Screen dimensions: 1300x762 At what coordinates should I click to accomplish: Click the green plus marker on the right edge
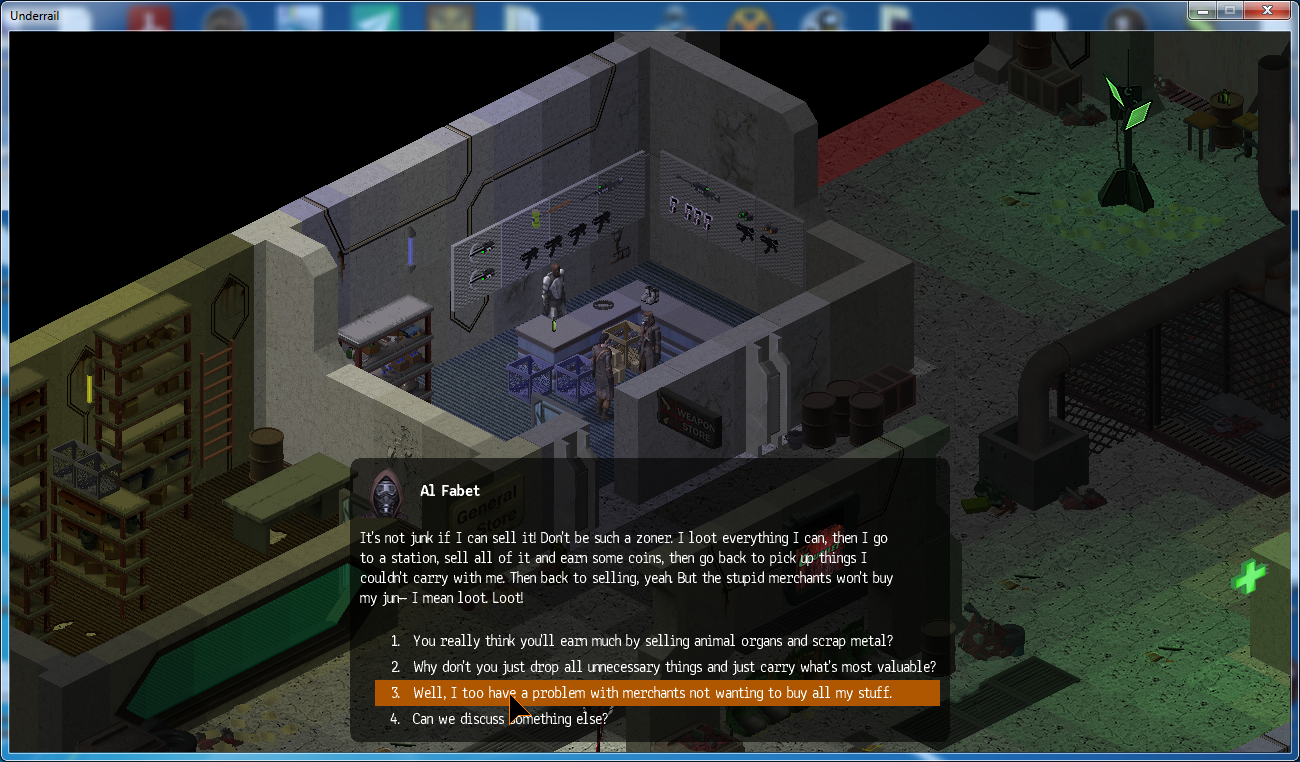1248,578
